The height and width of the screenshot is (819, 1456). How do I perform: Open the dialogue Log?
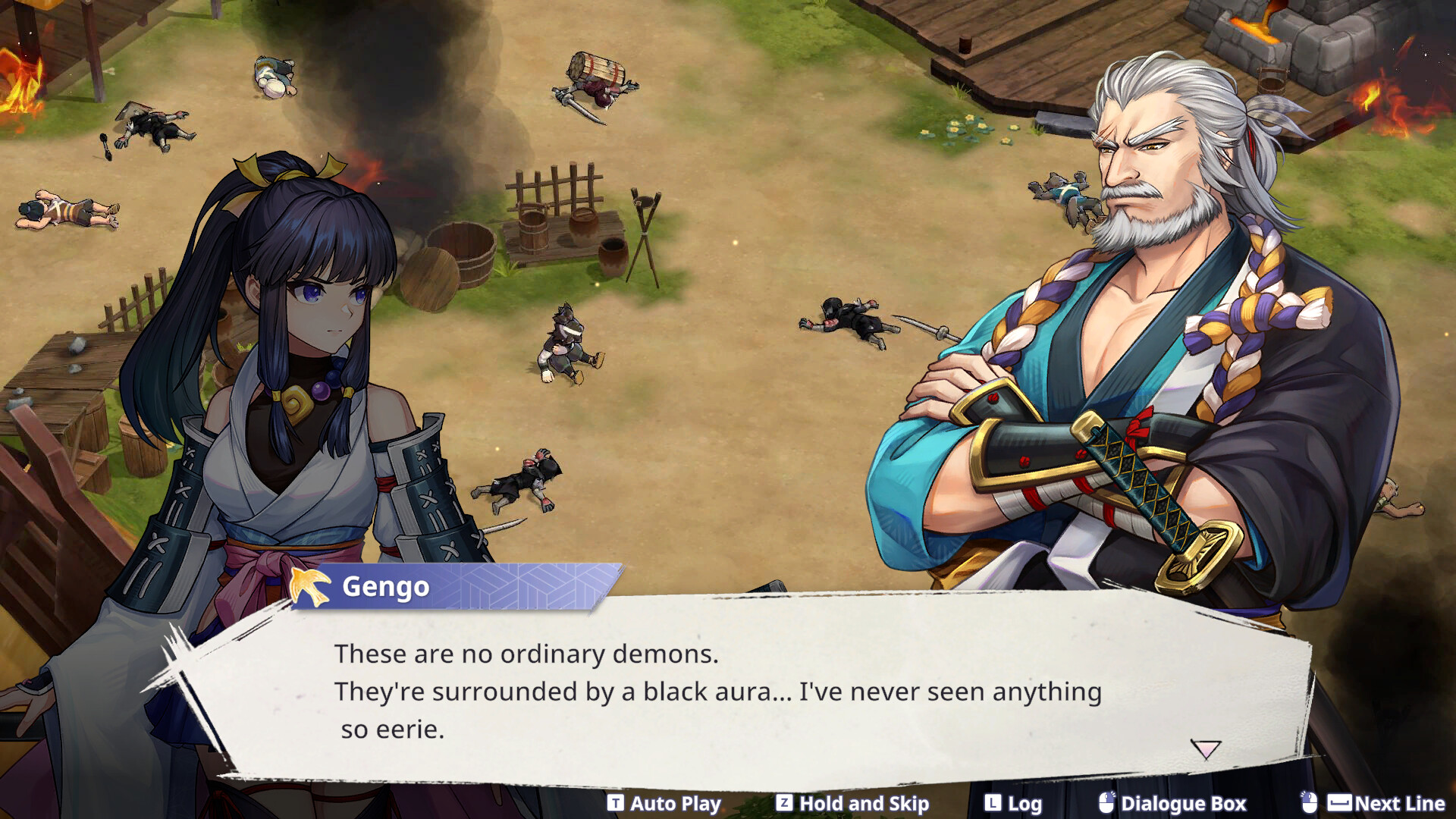point(1014,803)
